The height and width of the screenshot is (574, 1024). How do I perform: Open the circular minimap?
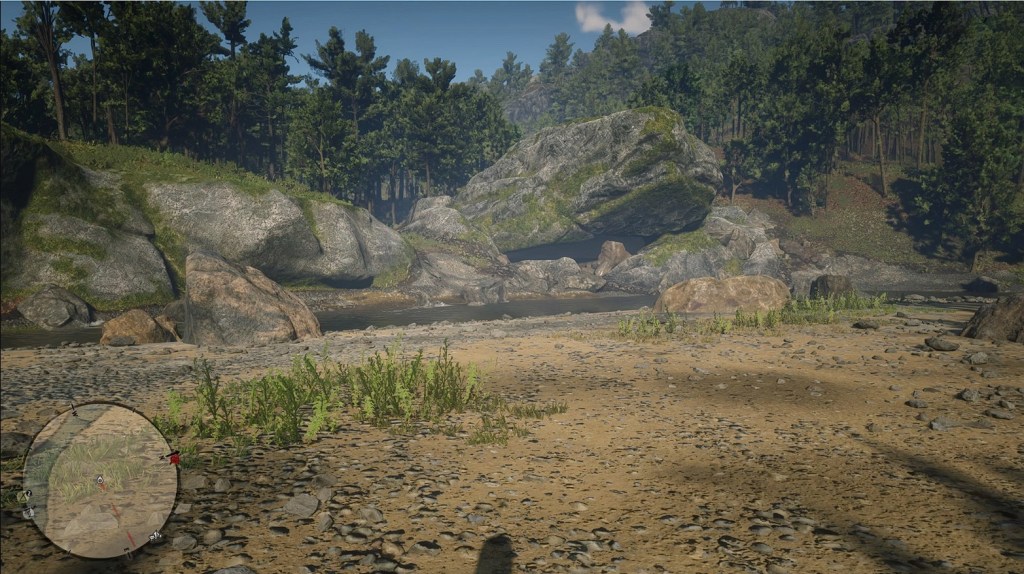click(x=100, y=480)
